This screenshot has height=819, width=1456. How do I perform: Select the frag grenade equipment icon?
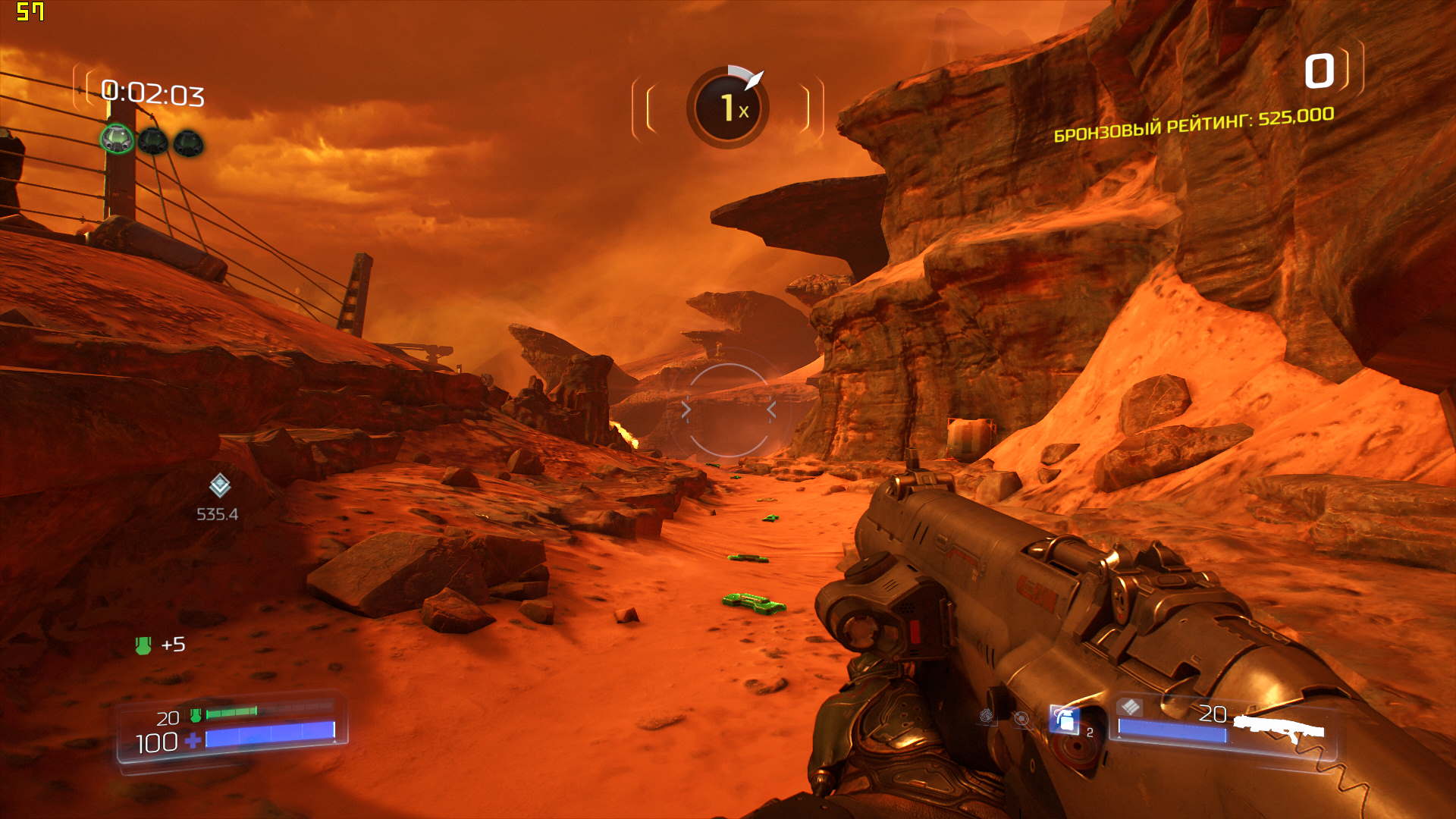[1065, 720]
